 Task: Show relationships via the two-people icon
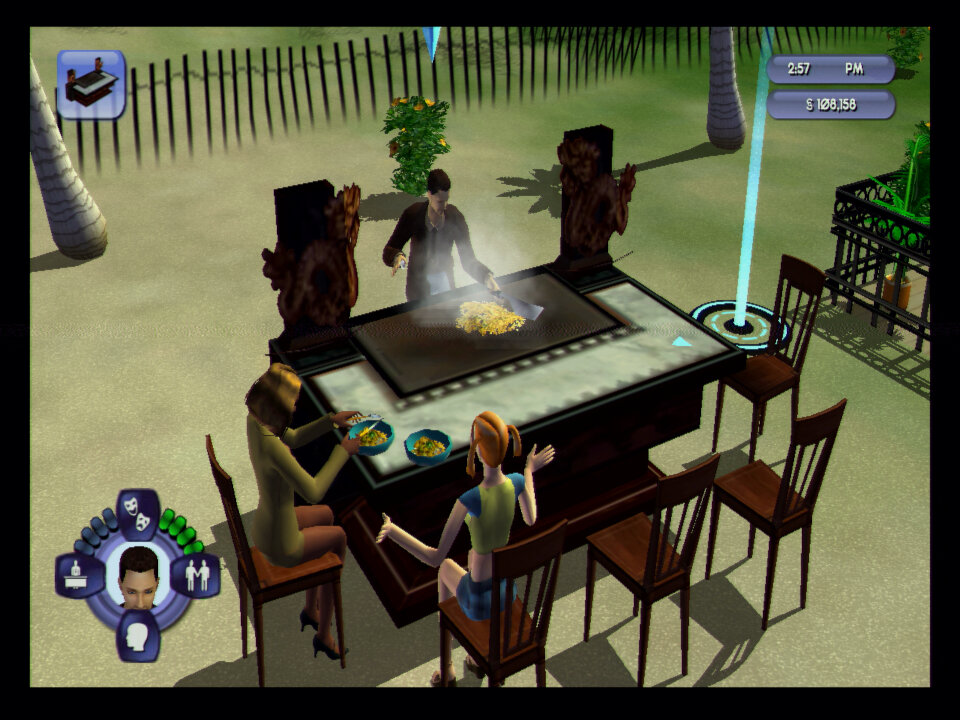(x=196, y=575)
